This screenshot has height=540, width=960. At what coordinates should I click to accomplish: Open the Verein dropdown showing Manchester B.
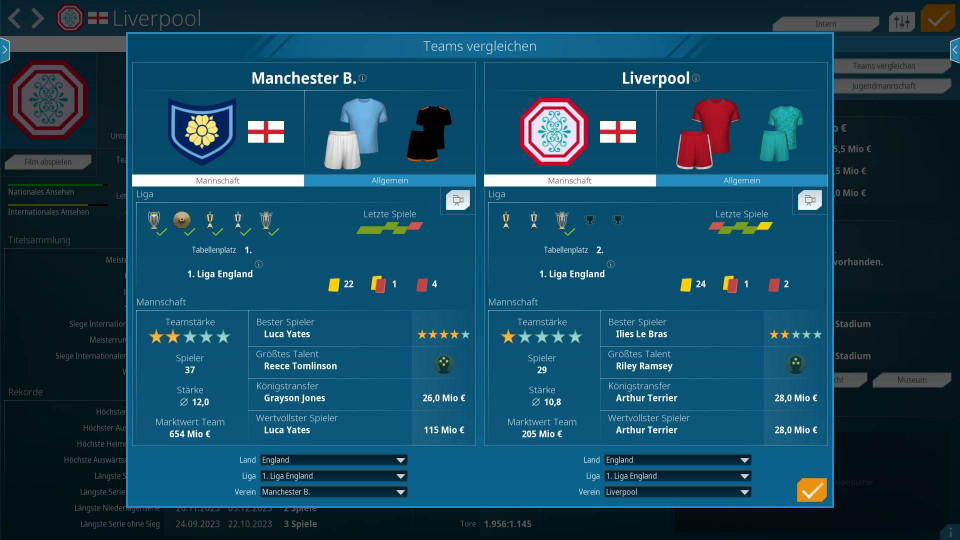[x=333, y=492]
